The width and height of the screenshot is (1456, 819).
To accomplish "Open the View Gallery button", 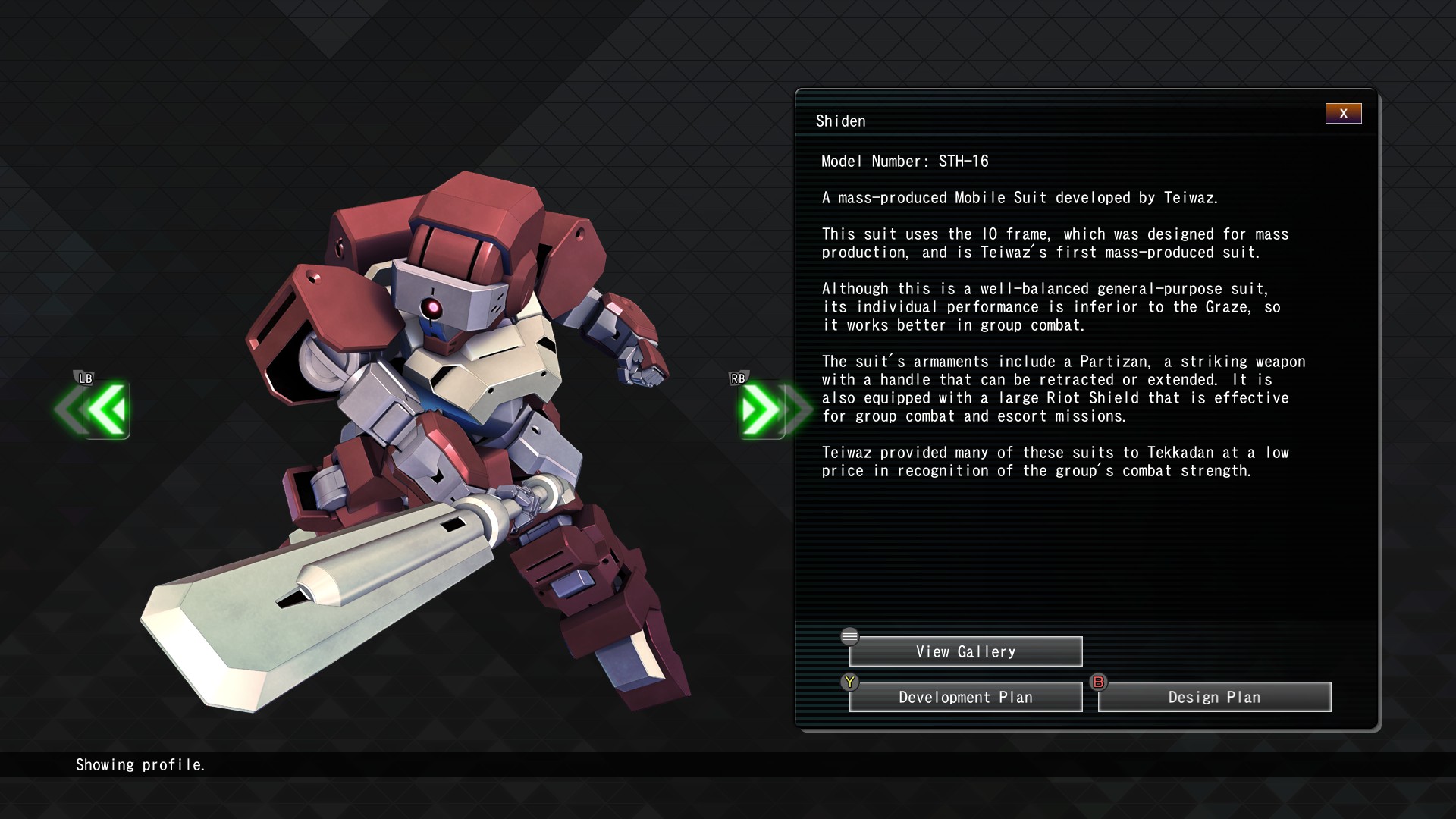I will [965, 651].
